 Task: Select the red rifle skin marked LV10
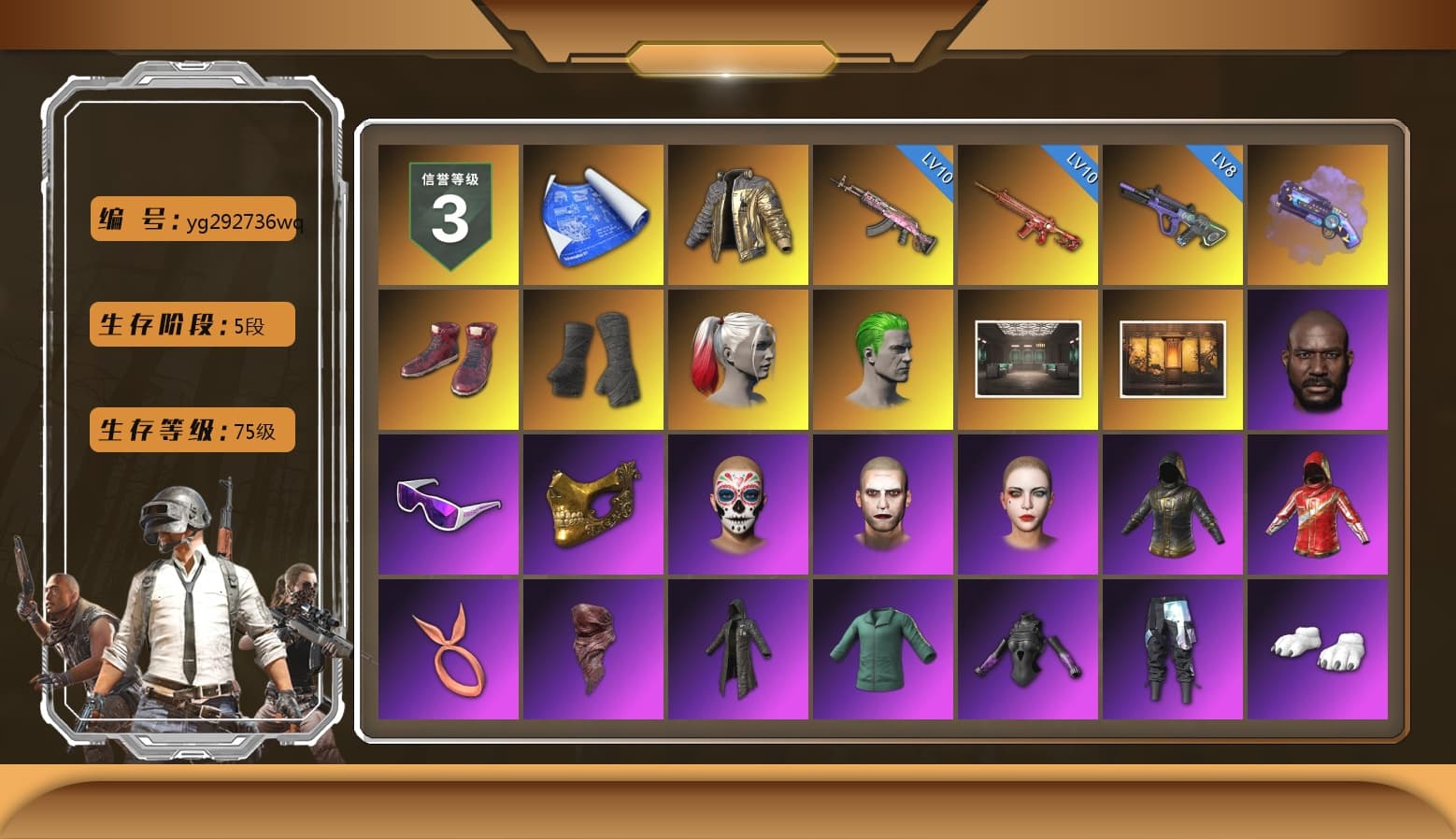click(x=1028, y=215)
